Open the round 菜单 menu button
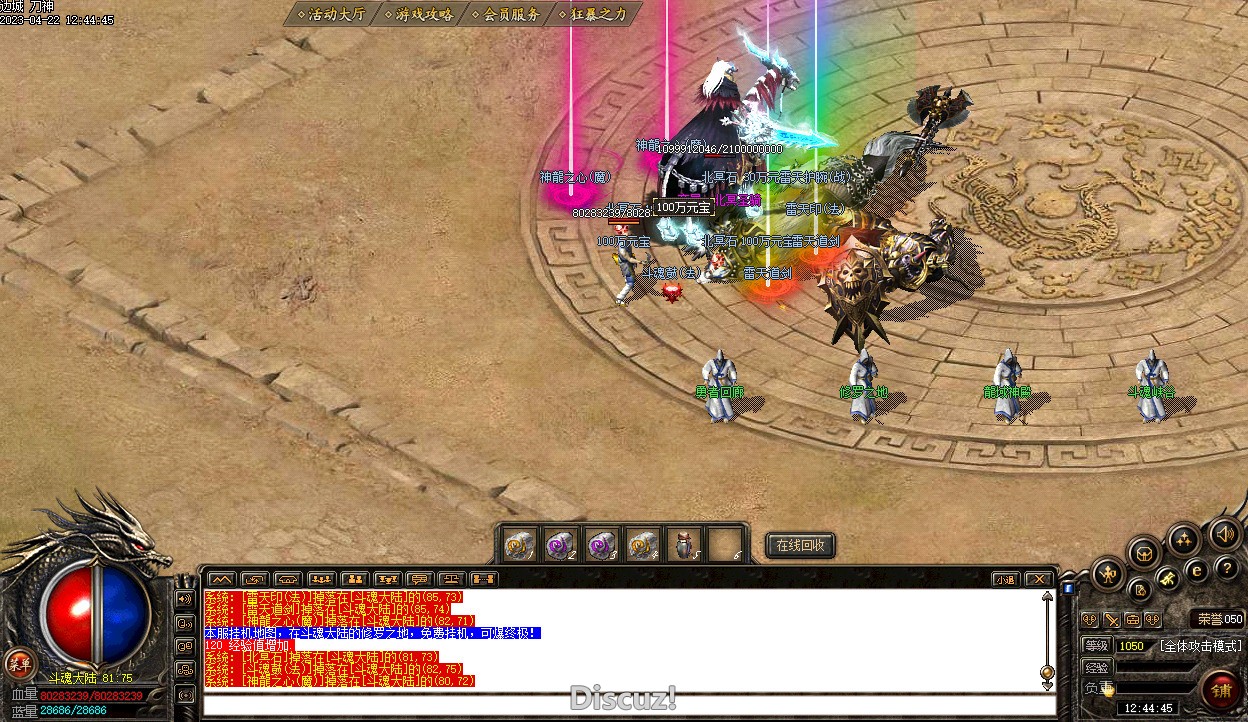 (18, 662)
